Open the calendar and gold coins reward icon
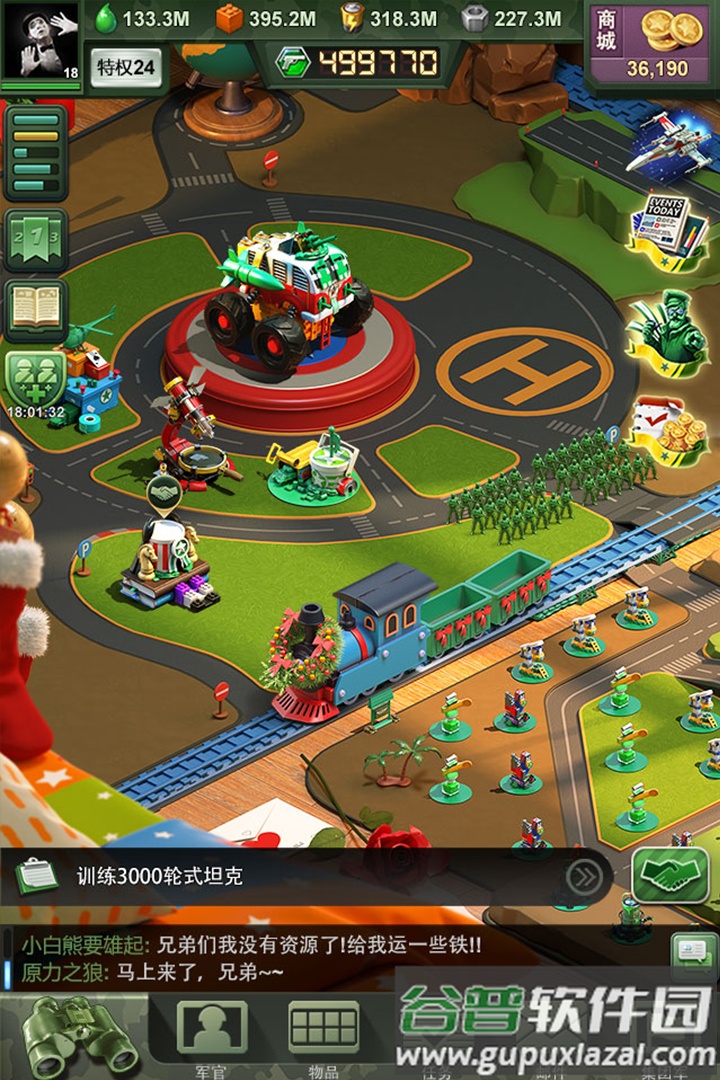The image size is (720, 1080). [668, 432]
